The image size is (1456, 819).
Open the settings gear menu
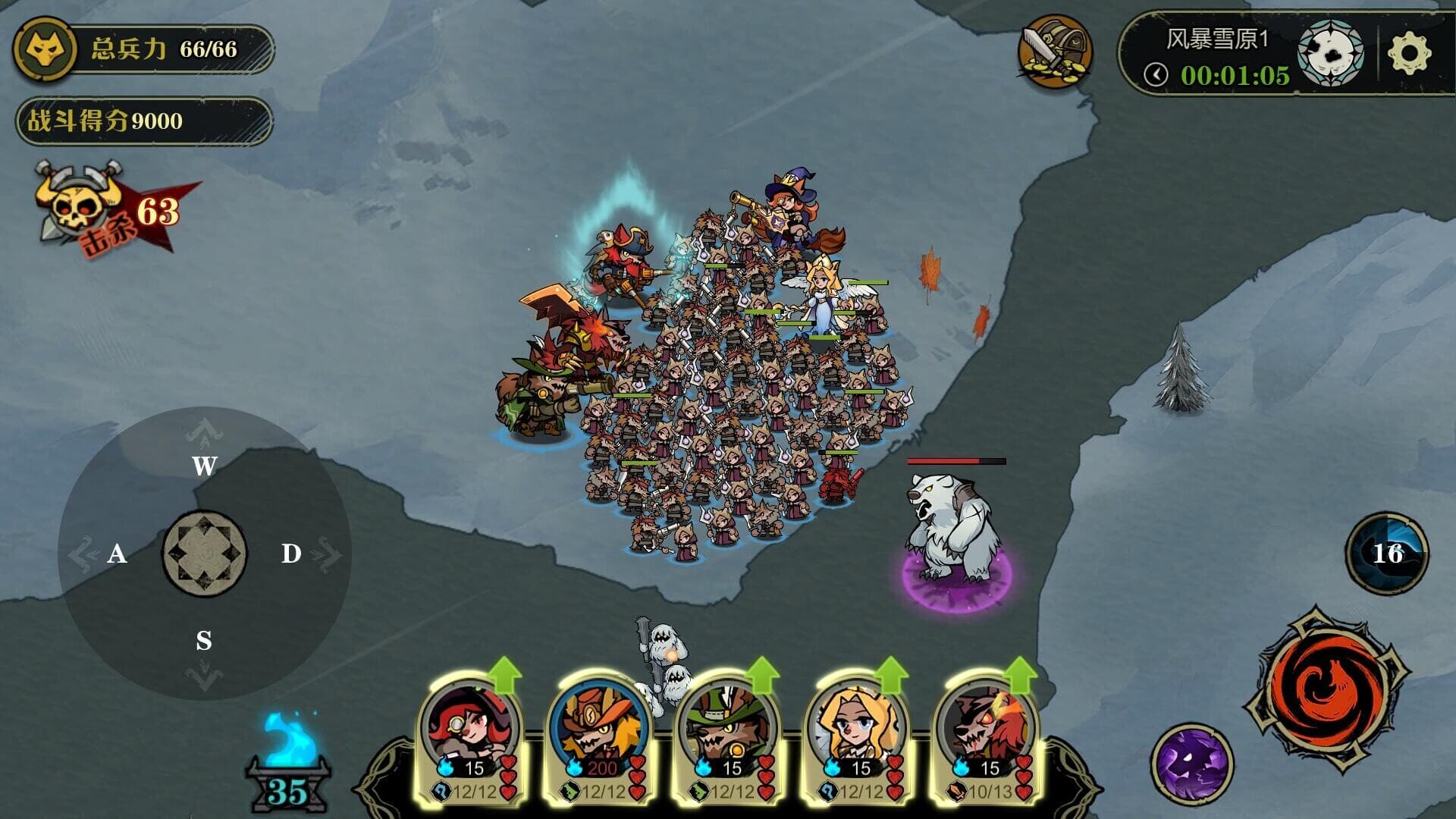(x=1409, y=53)
